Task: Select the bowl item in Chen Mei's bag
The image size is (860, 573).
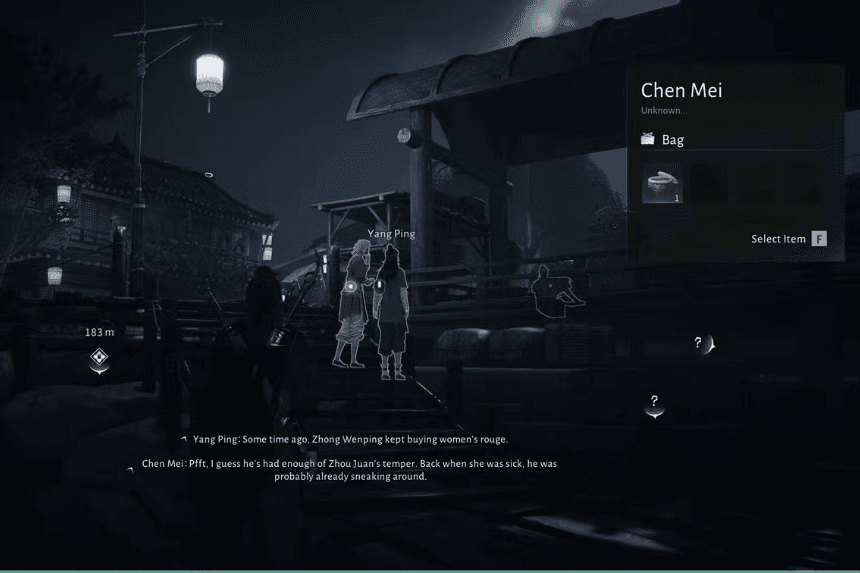Action: point(662,183)
